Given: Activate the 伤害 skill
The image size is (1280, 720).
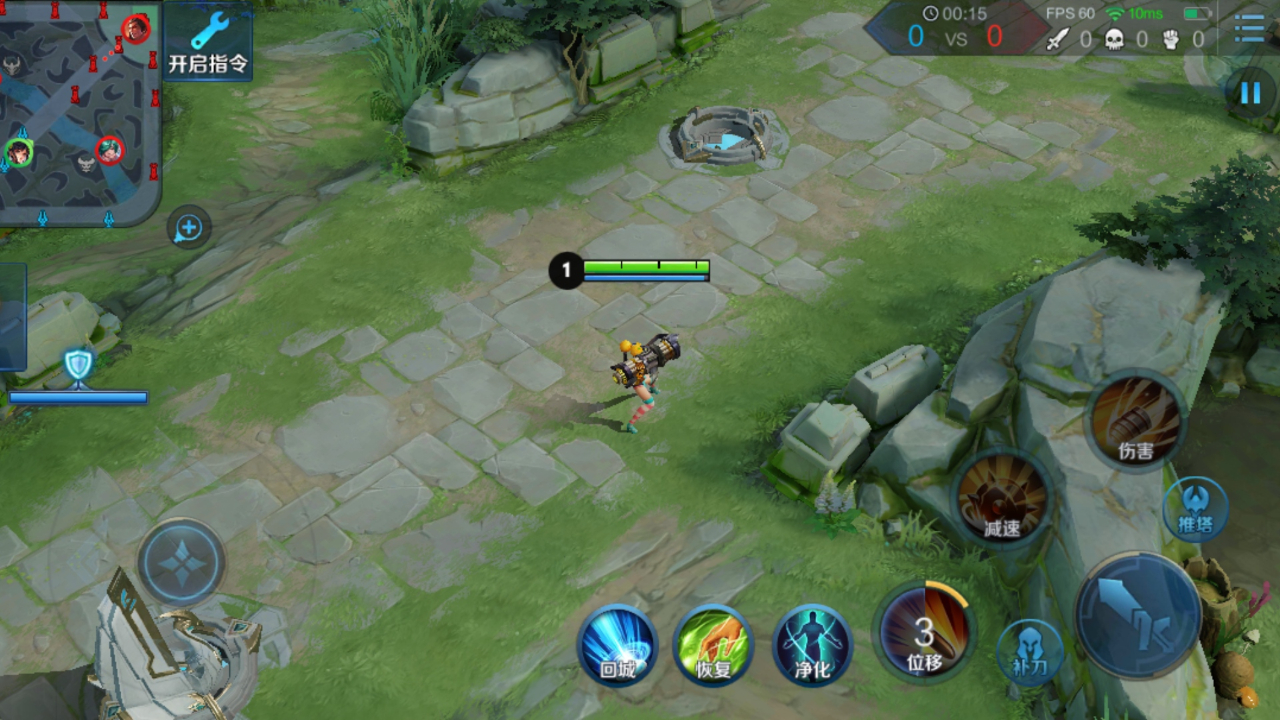Looking at the screenshot, I should pos(1135,420).
